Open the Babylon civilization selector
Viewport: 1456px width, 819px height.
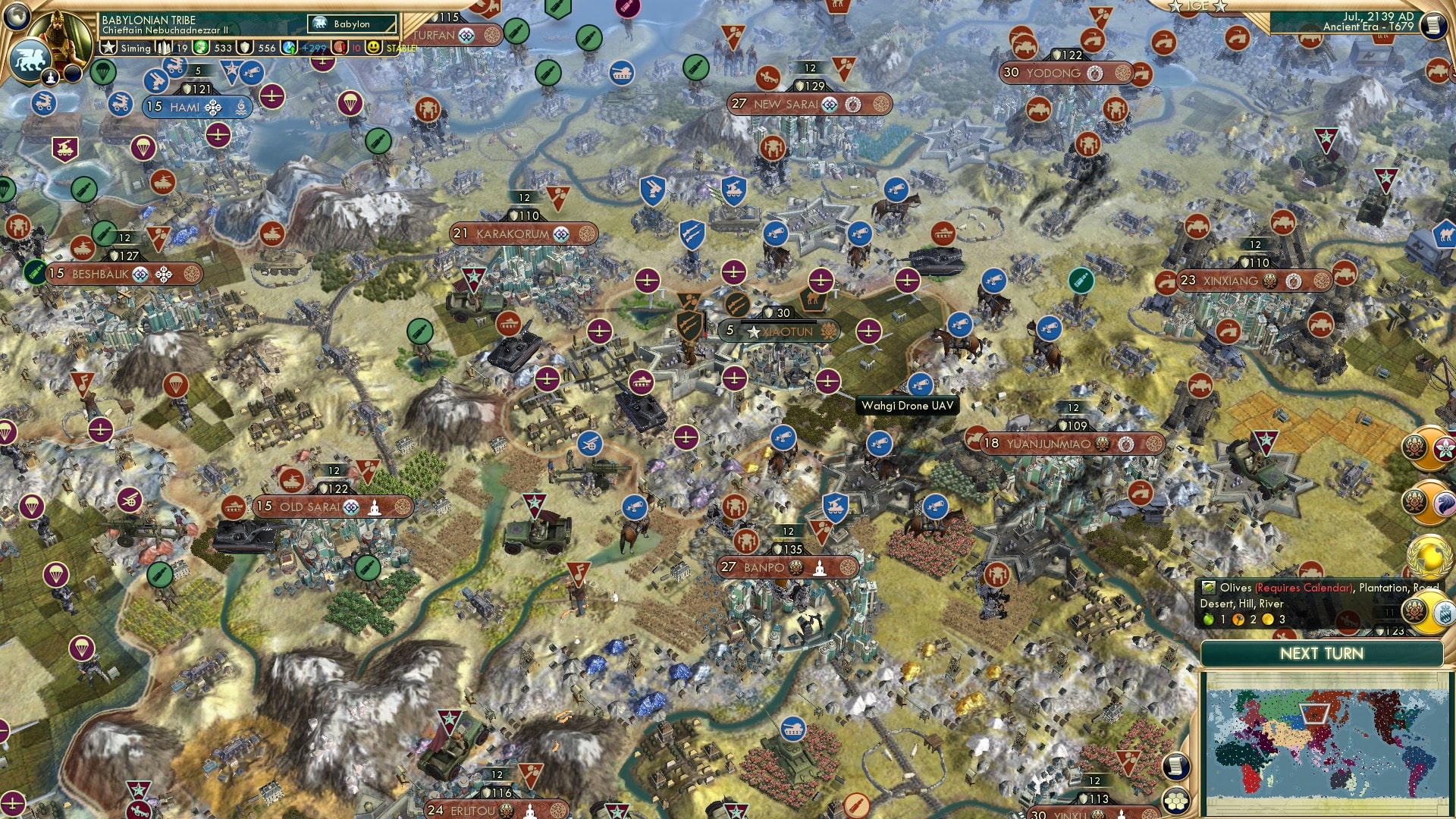click(x=353, y=24)
